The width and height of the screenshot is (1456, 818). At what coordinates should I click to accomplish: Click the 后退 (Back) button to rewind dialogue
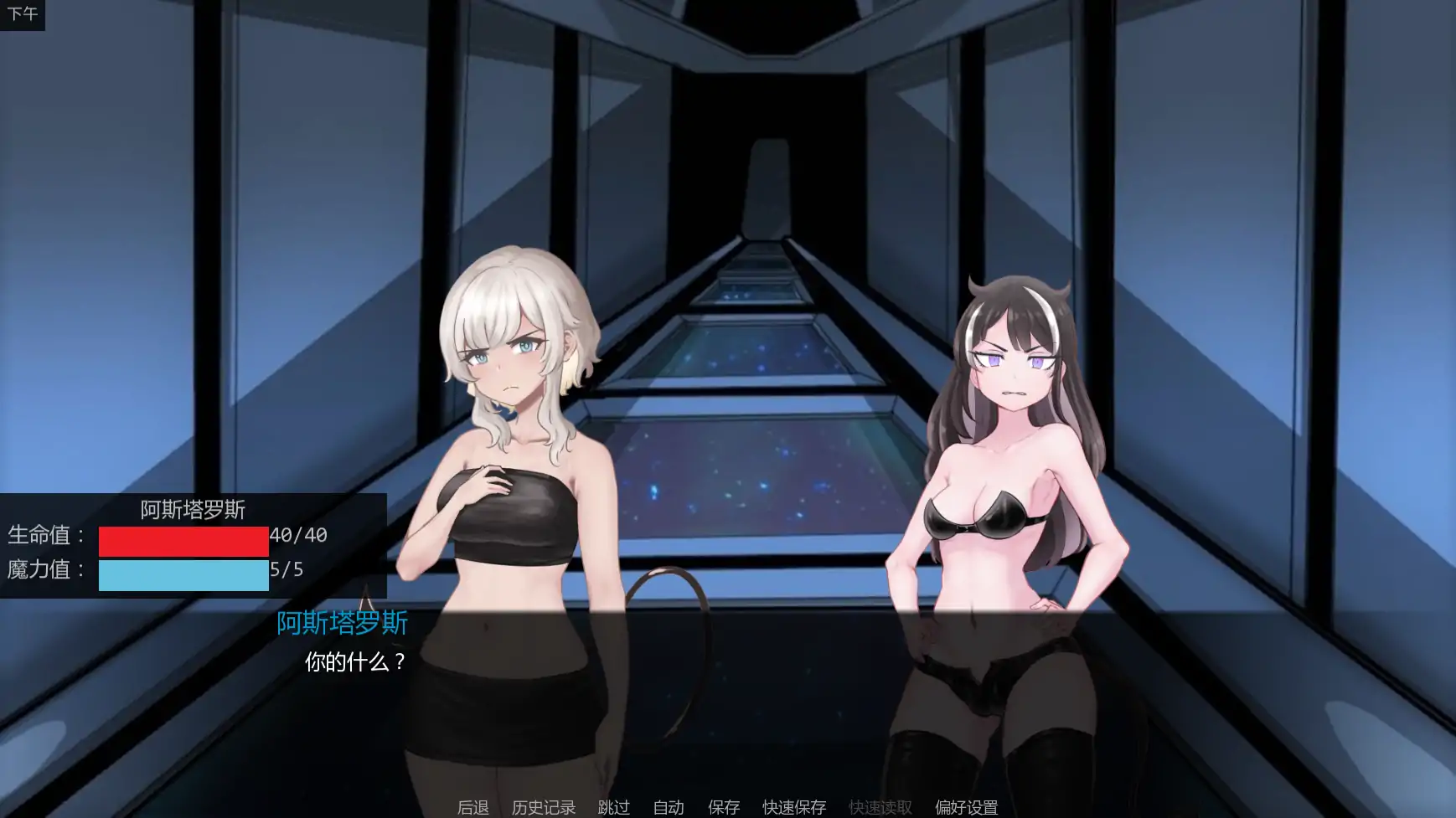click(x=472, y=807)
